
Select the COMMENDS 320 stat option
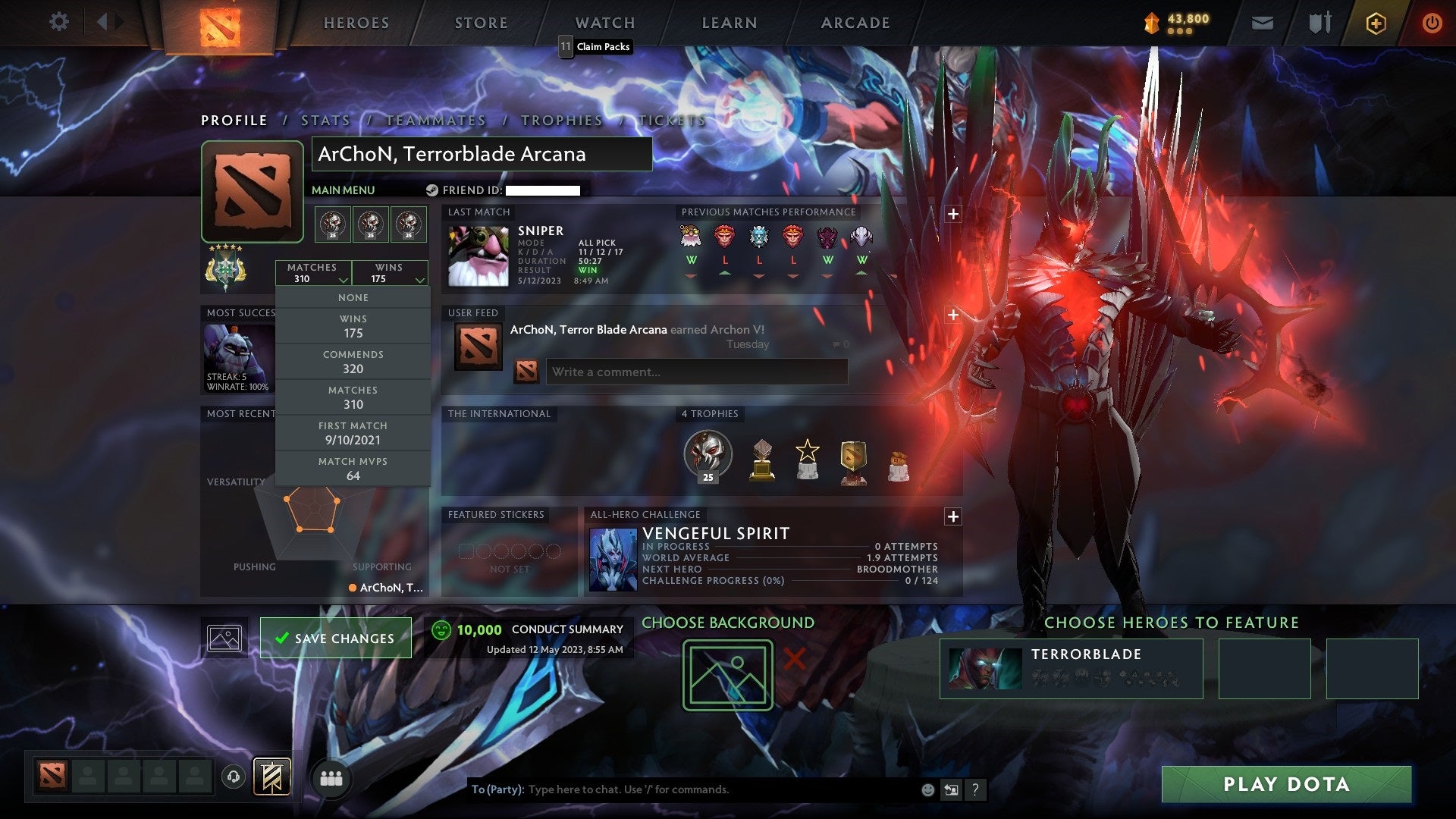[353, 362]
